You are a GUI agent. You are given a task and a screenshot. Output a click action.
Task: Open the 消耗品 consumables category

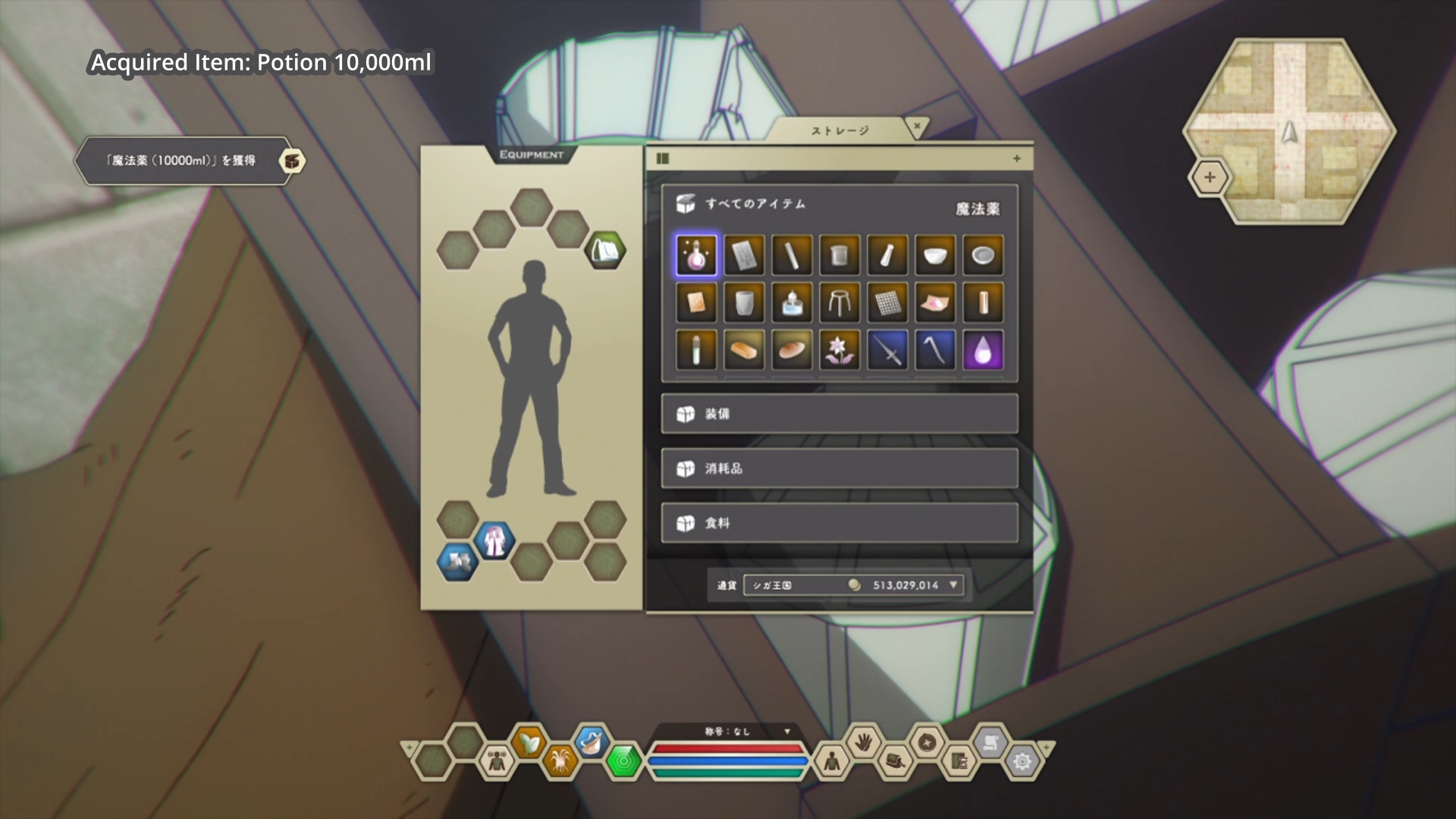[839, 468]
